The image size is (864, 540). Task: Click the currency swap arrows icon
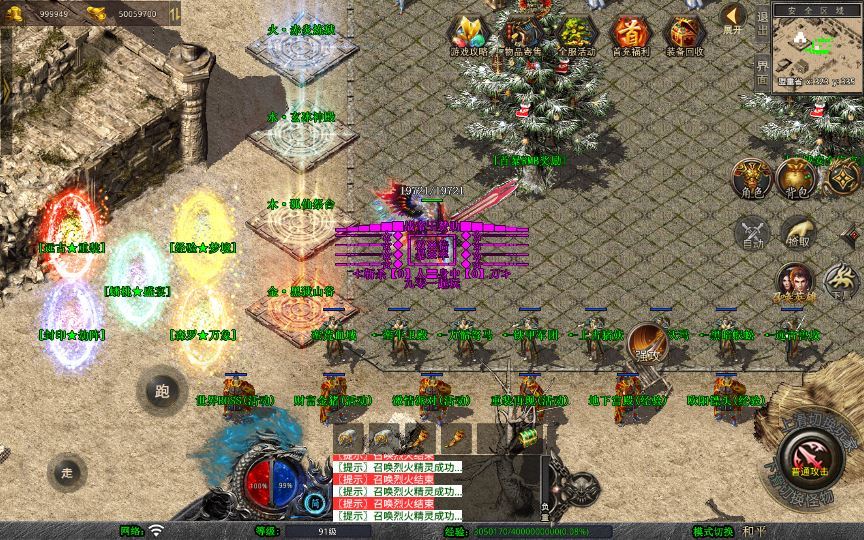175,14
